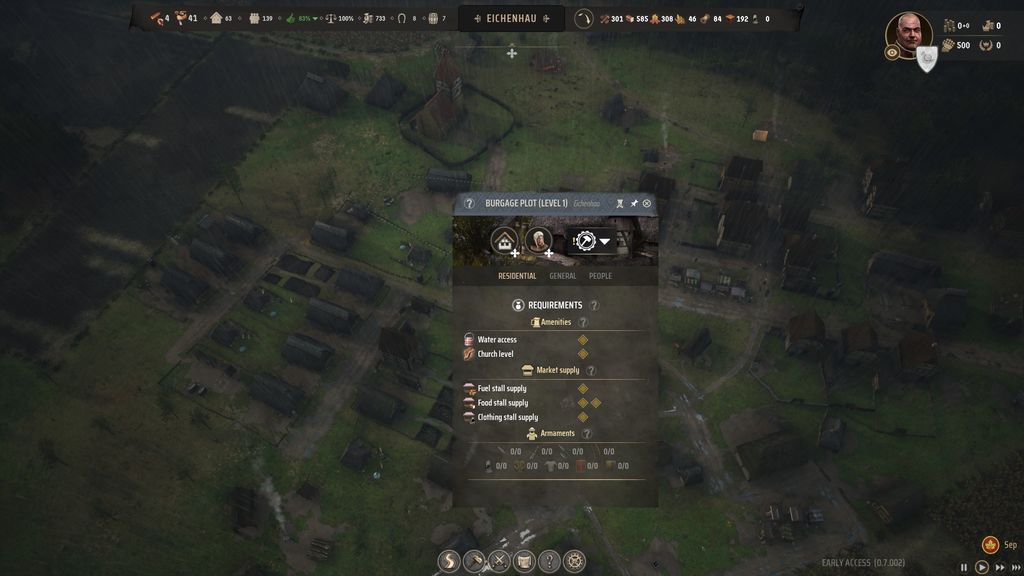This screenshot has width=1024, height=576.
Task: Pin the Burgage Plot window
Action: click(x=634, y=203)
